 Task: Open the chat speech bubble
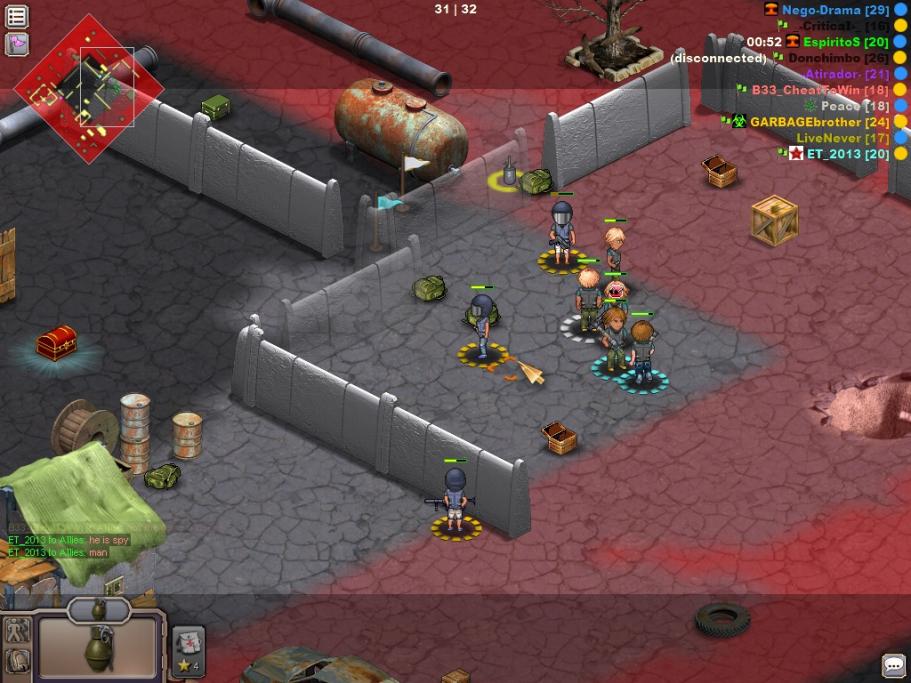[x=893, y=665]
